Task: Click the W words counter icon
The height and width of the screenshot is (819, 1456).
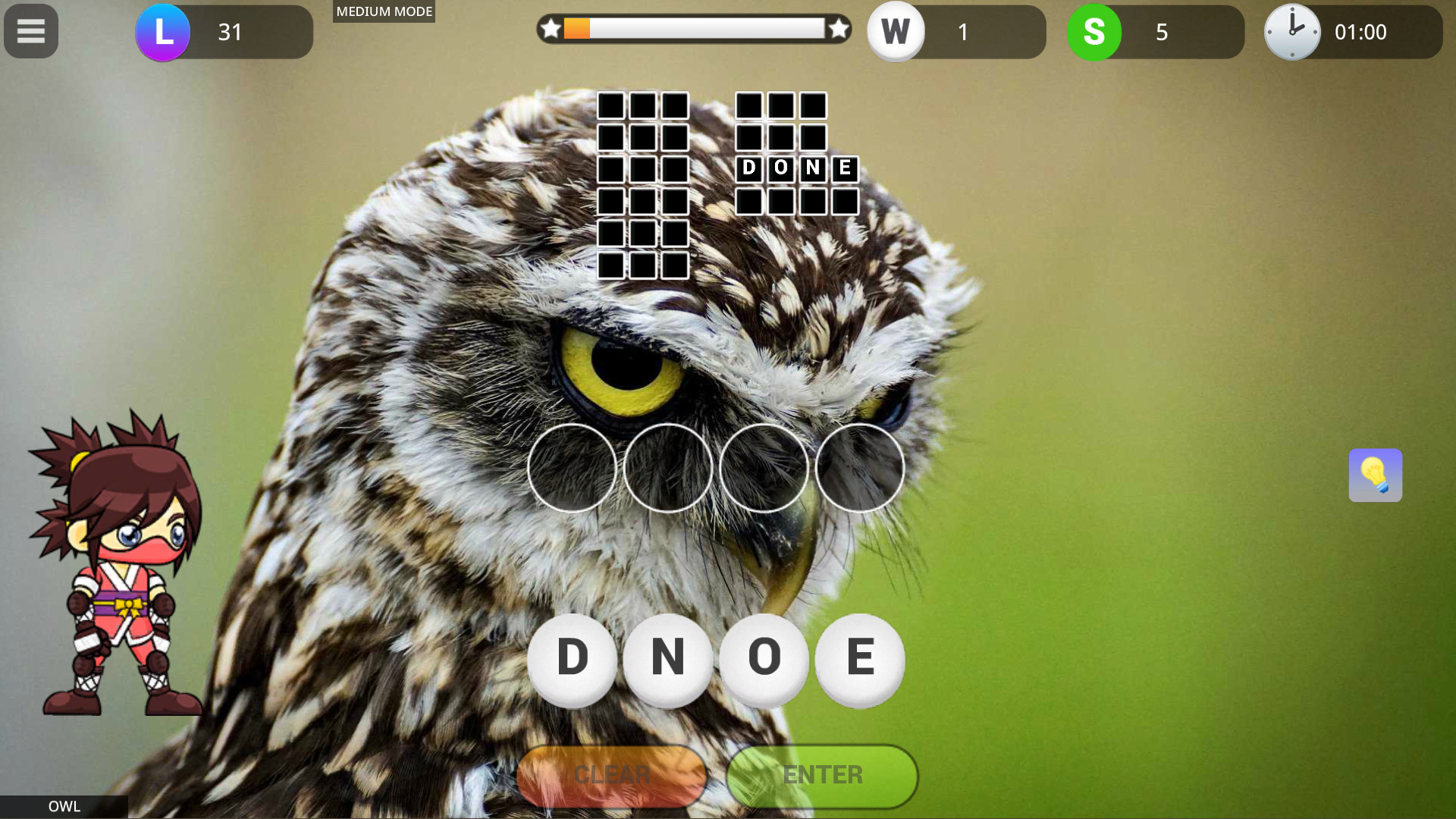Action: pyautogui.click(x=896, y=32)
